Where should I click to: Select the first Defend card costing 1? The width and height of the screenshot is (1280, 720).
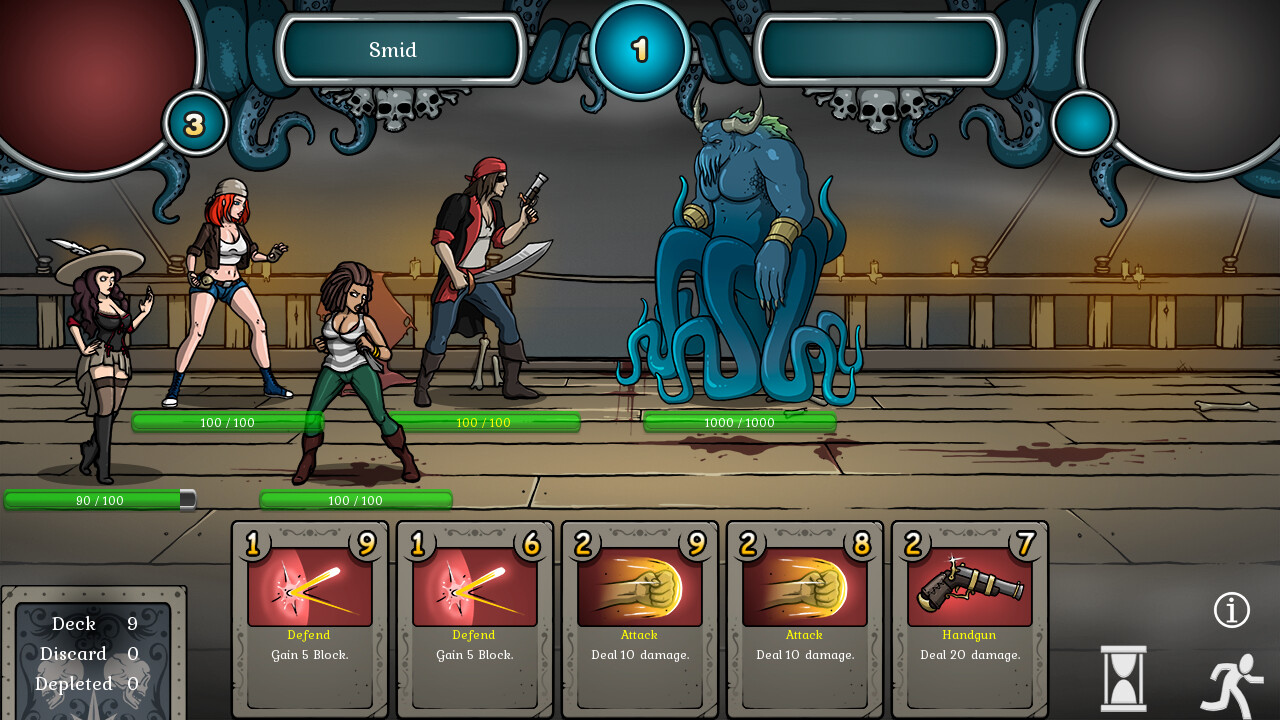tap(308, 615)
